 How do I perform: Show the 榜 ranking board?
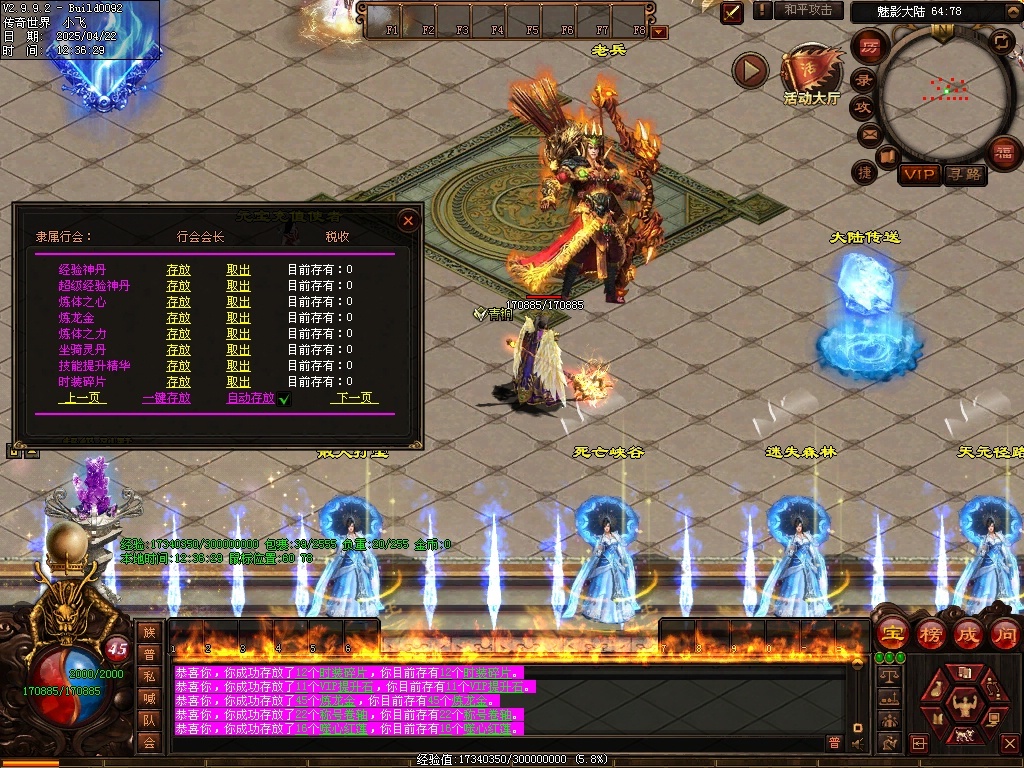pos(930,634)
